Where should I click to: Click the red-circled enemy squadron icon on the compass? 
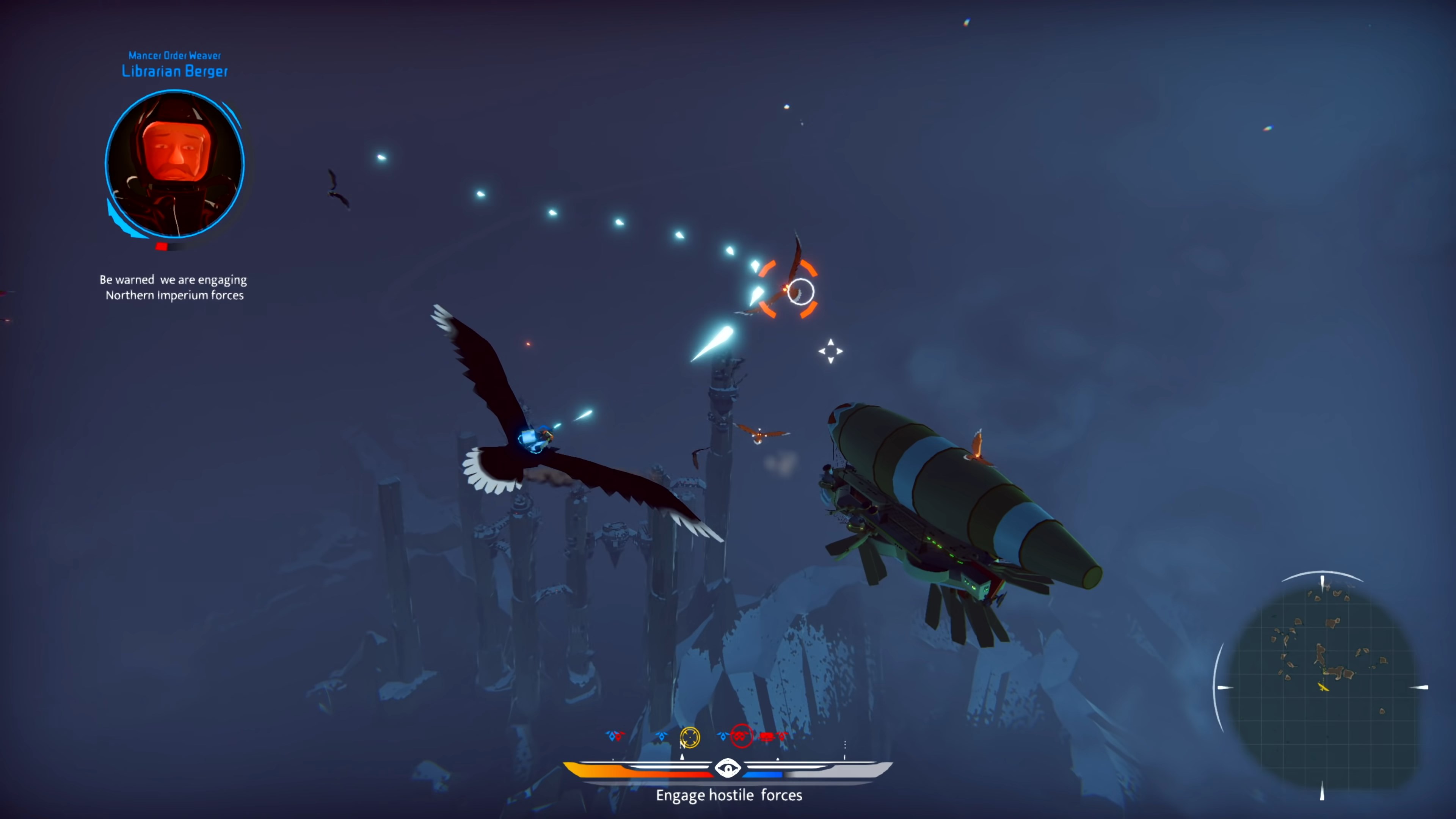(742, 736)
